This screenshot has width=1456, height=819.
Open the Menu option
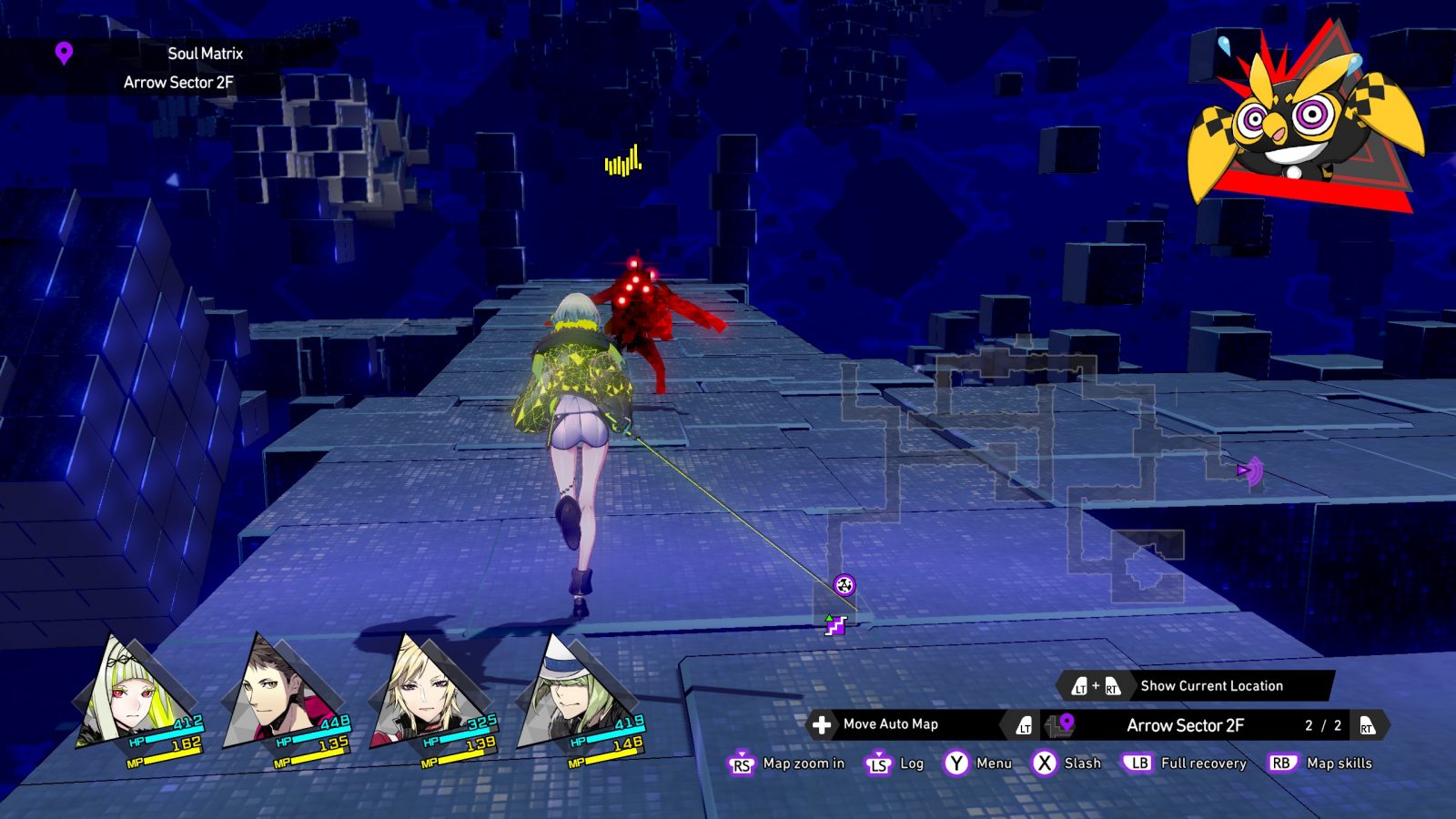point(993,763)
